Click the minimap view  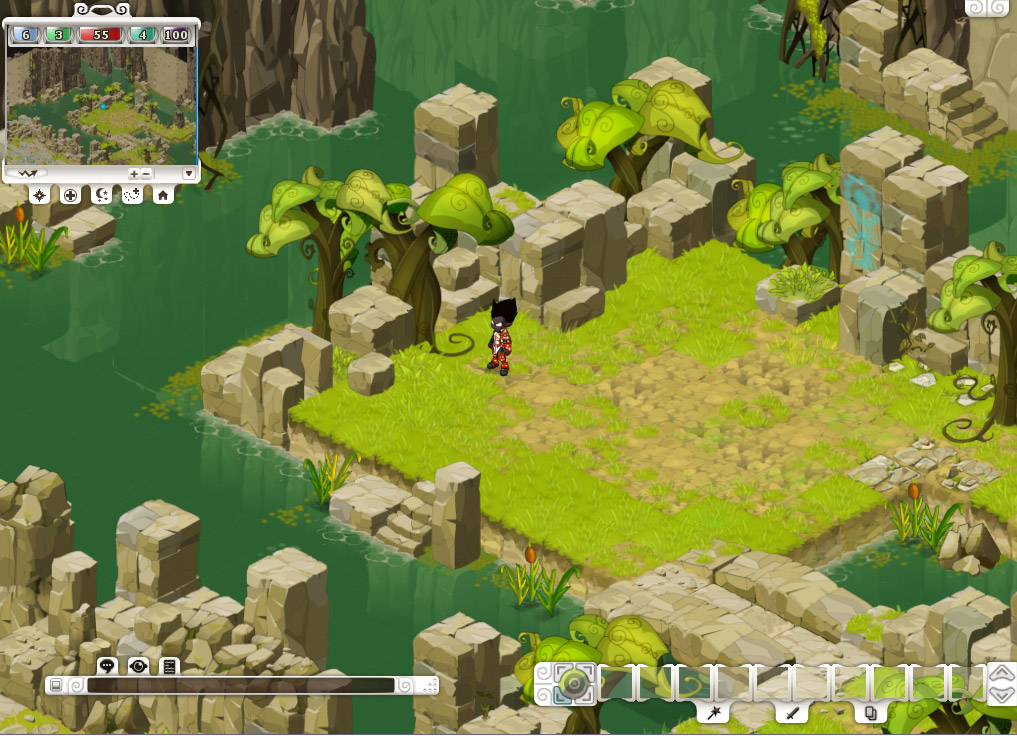pos(100,105)
